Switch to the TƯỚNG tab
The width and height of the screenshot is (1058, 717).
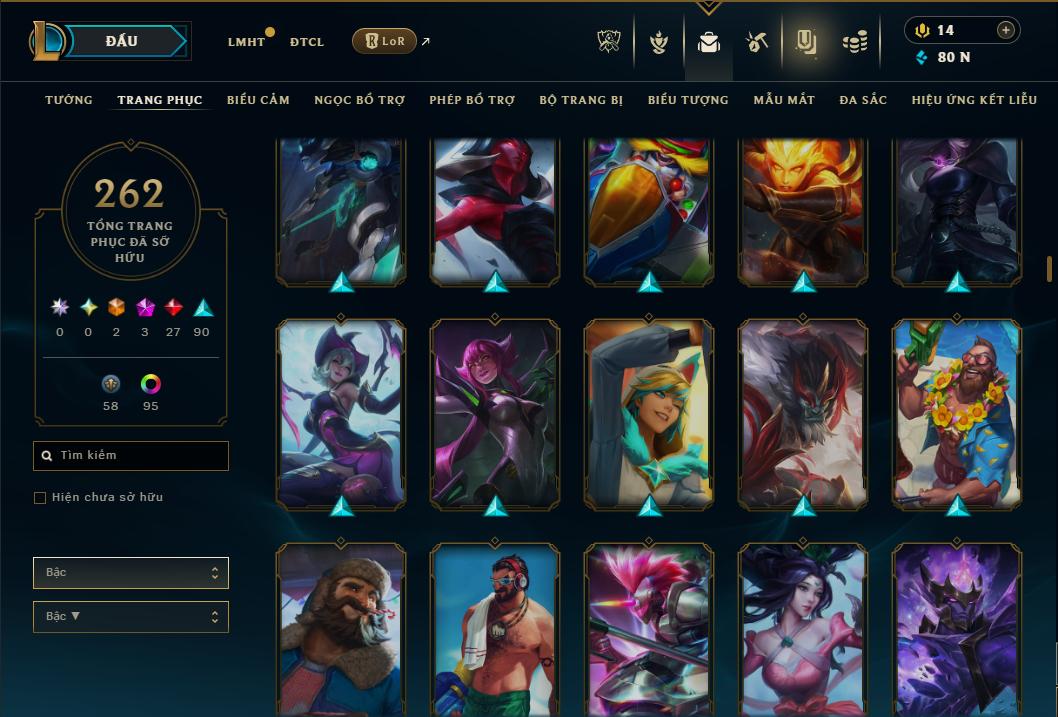pyautogui.click(x=69, y=100)
